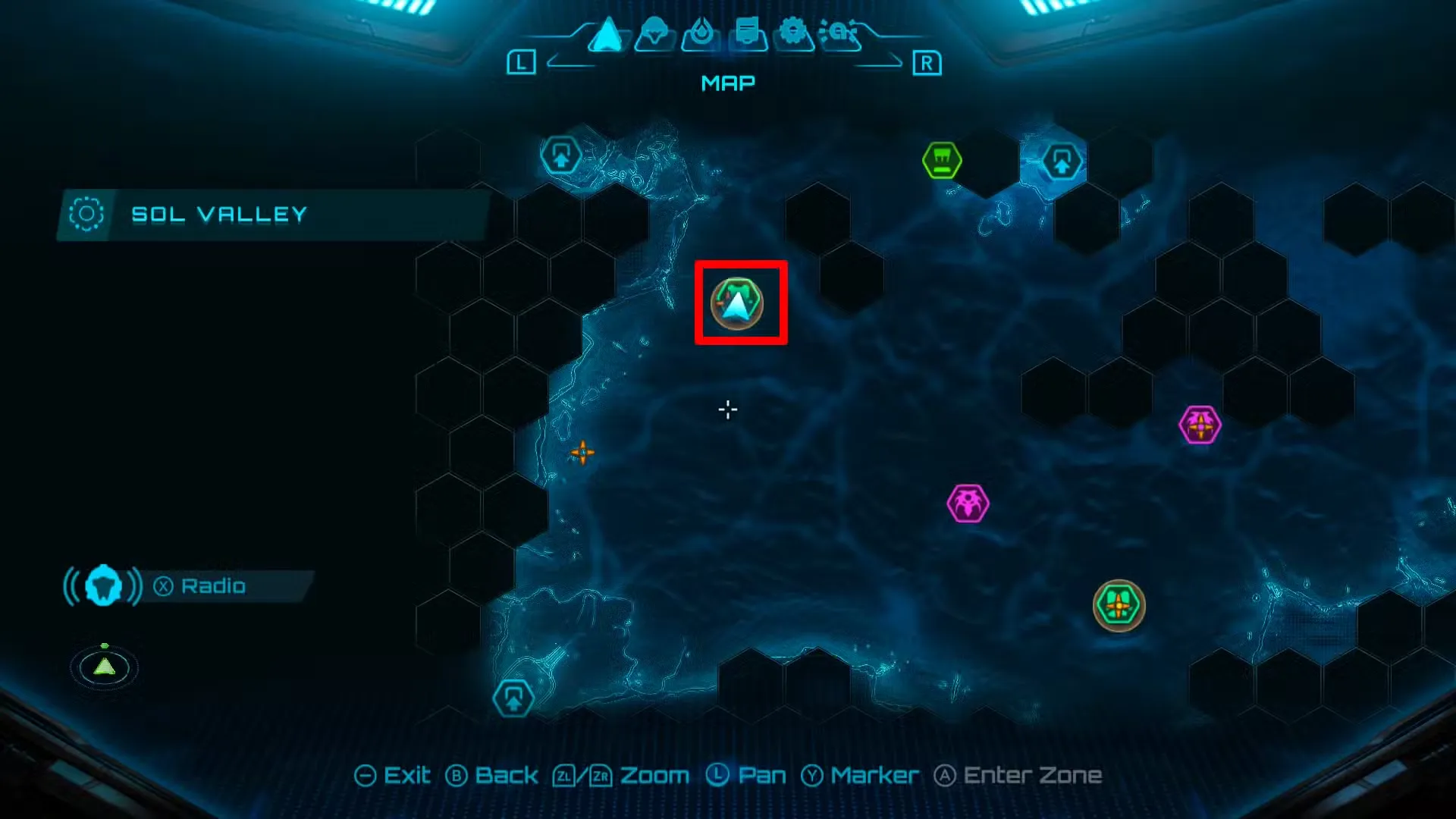The height and width of the screenshot is (819, 1456).
Task: Select the green save station hexagon icon
Action: coord(943,160)
